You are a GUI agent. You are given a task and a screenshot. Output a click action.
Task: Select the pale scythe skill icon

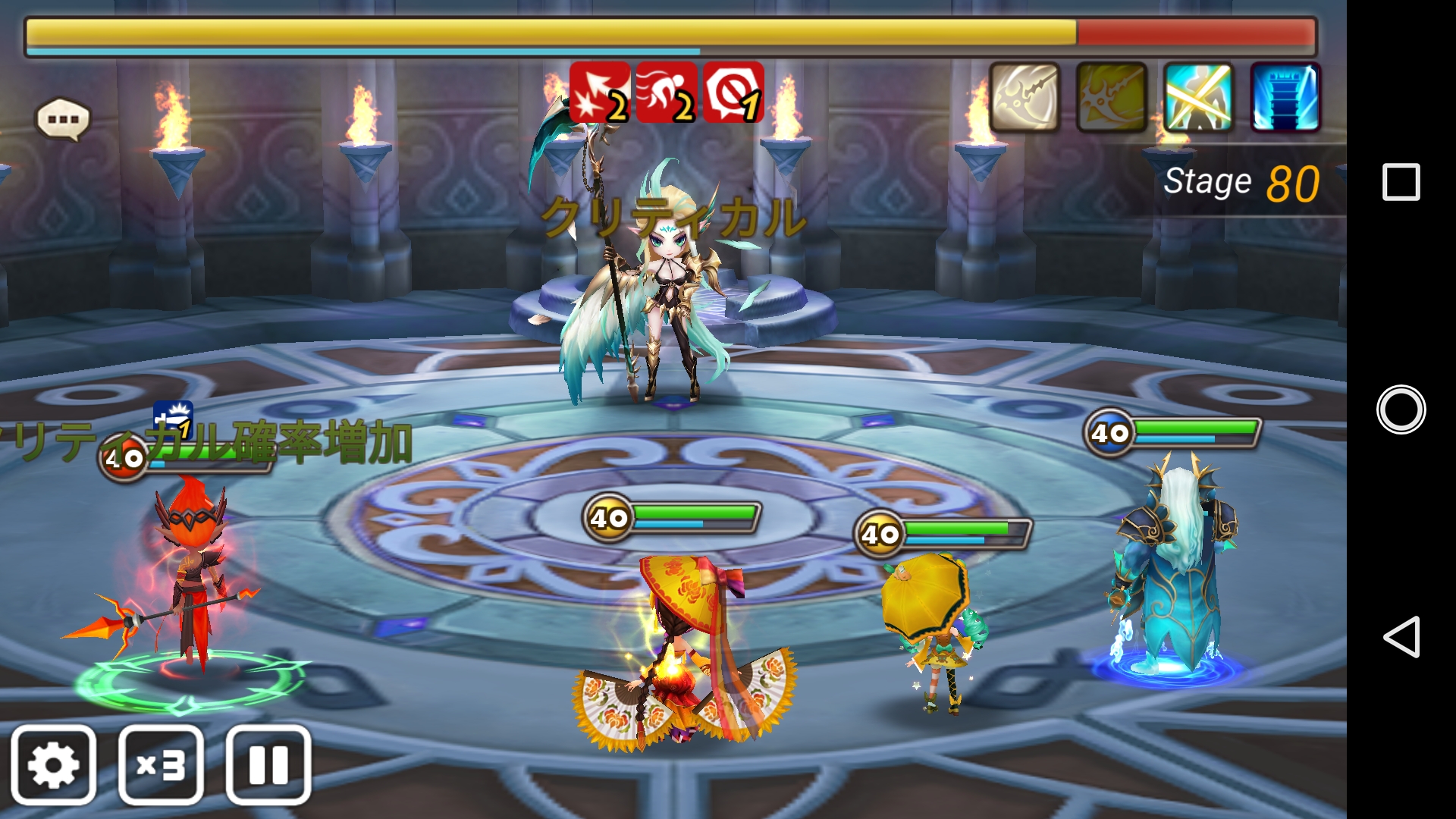pyautogui.click(x=1025, y=97)
